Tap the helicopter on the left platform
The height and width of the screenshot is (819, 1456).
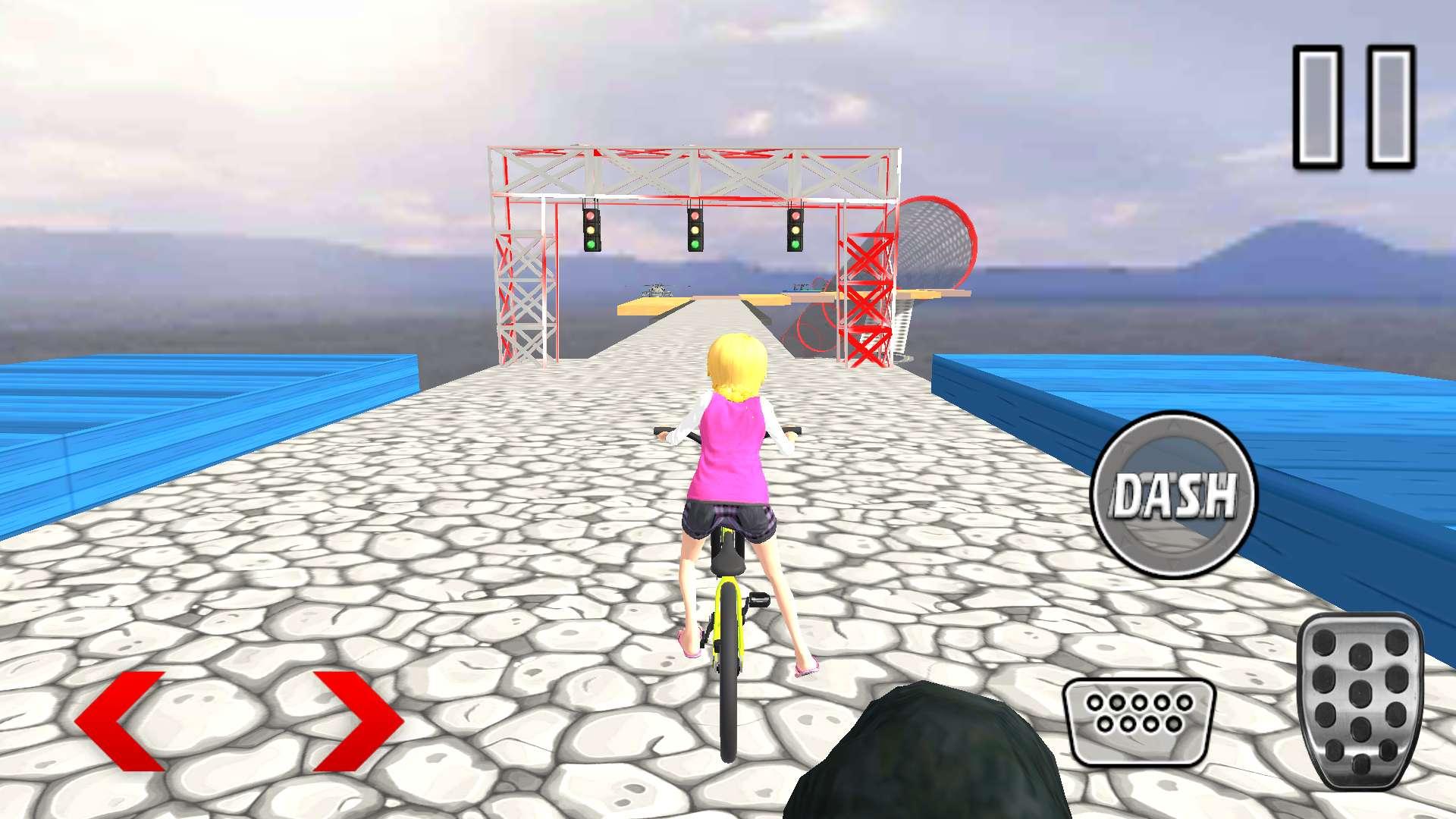[657, 290]
